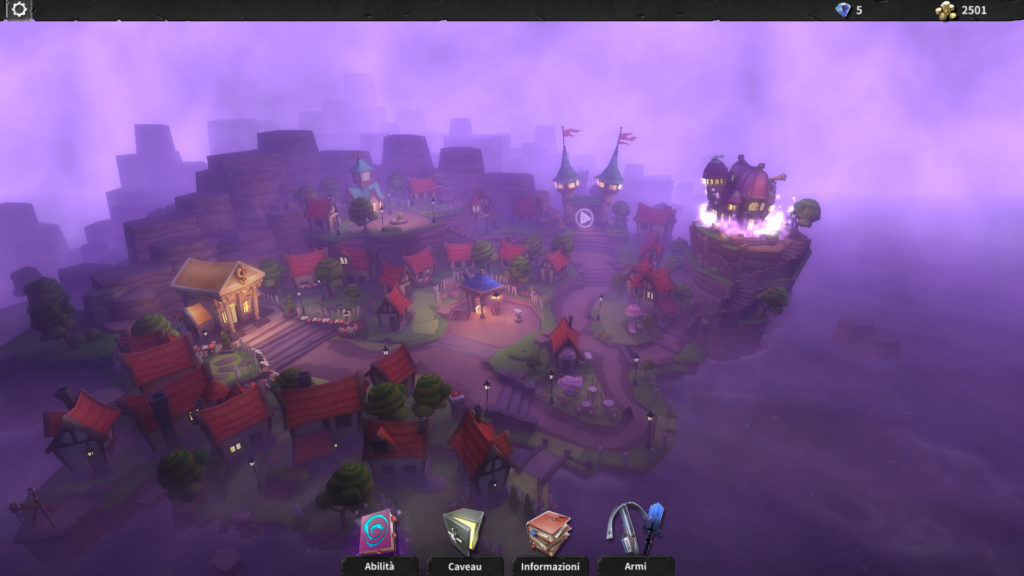The image size is (1024, 576).
Task: Open the Caveau vault menu
Action: coord(464,534)
